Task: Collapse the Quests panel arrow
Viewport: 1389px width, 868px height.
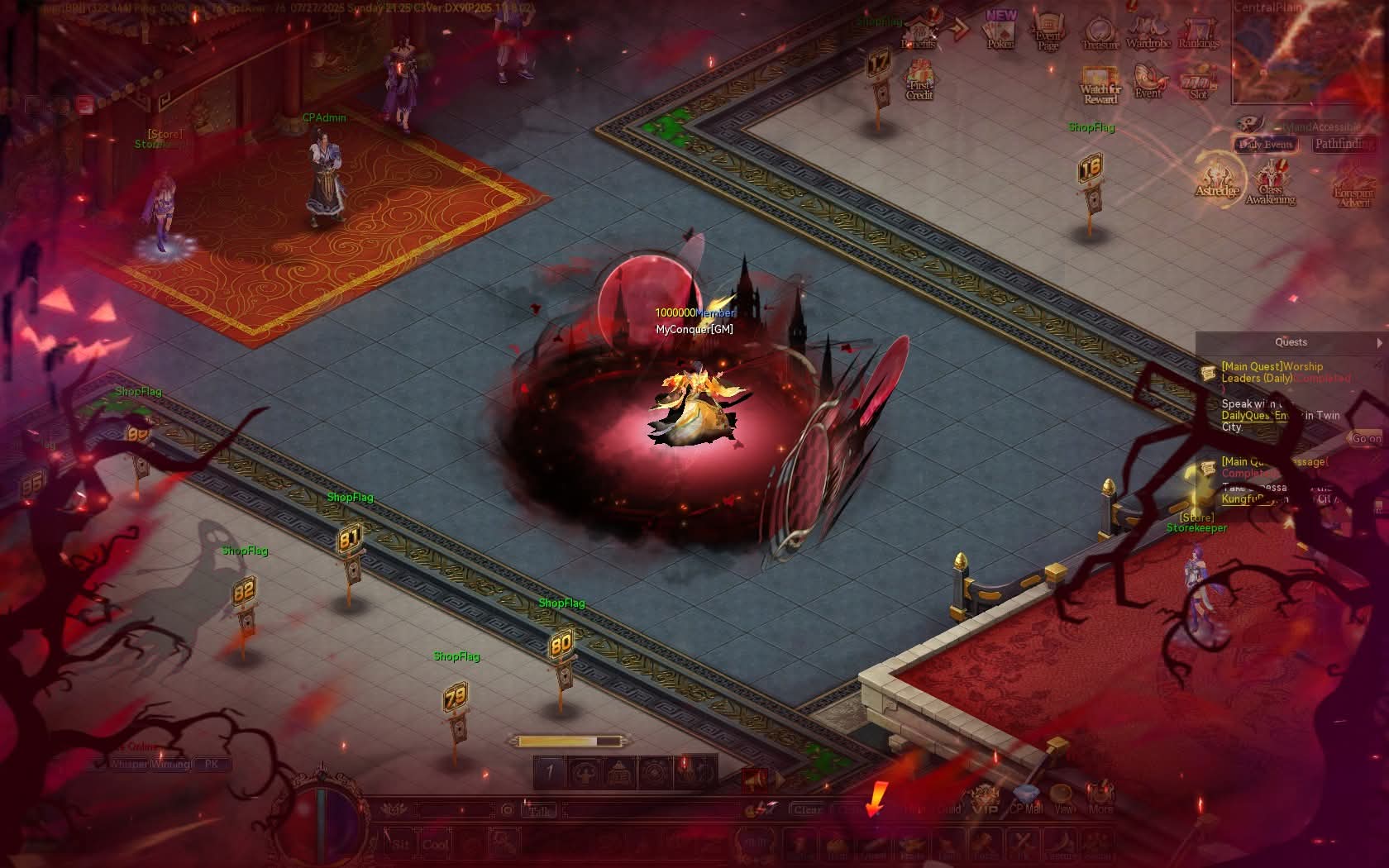Action: (x=1379, y=342)
